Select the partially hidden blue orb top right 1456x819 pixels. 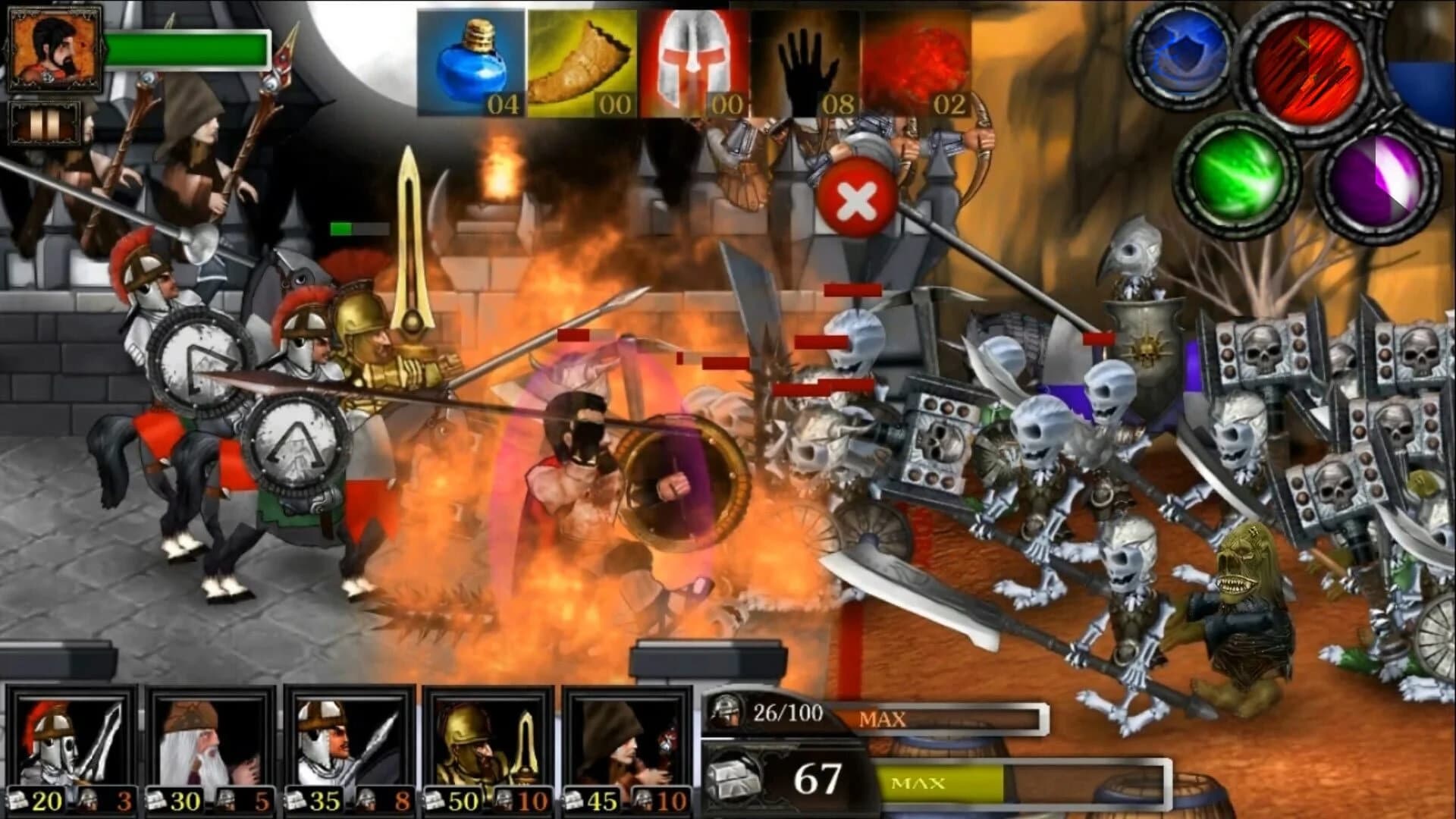click(1437, 91)
